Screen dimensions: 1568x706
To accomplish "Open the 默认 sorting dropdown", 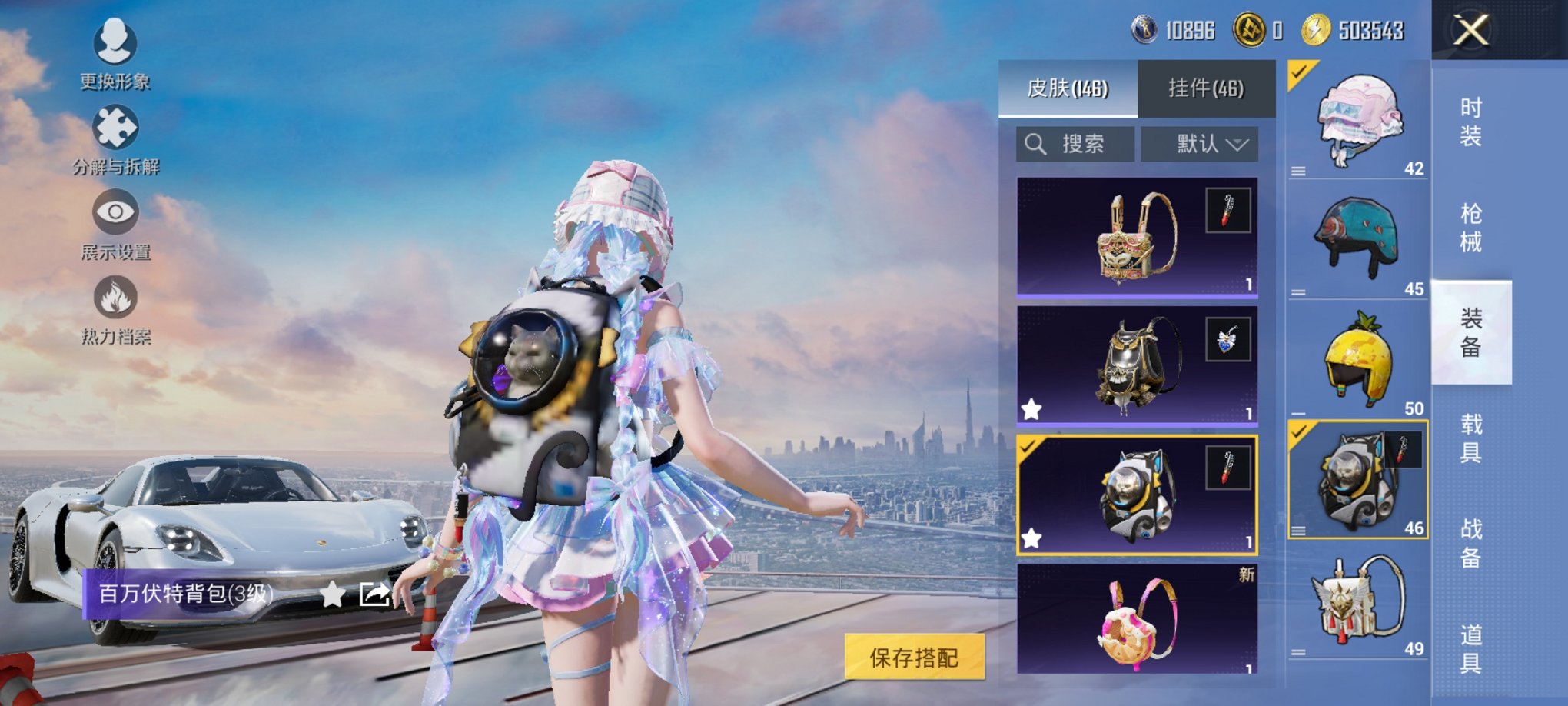I will click(x=1199, y=143).
